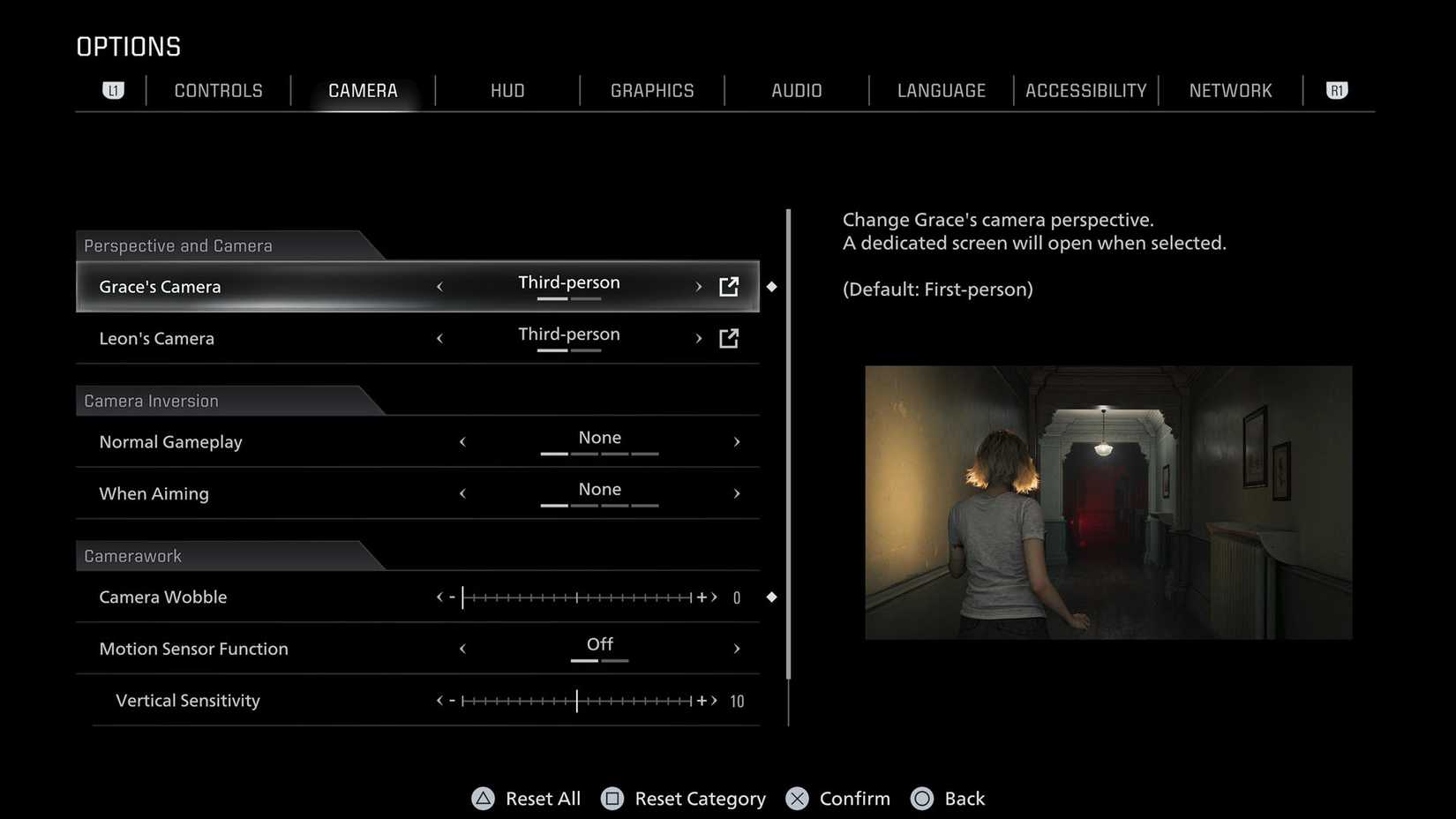This screenshot has width=1456, height=819.
Task: Click the Circle icon for Back
Action: (x=923, y=798)
